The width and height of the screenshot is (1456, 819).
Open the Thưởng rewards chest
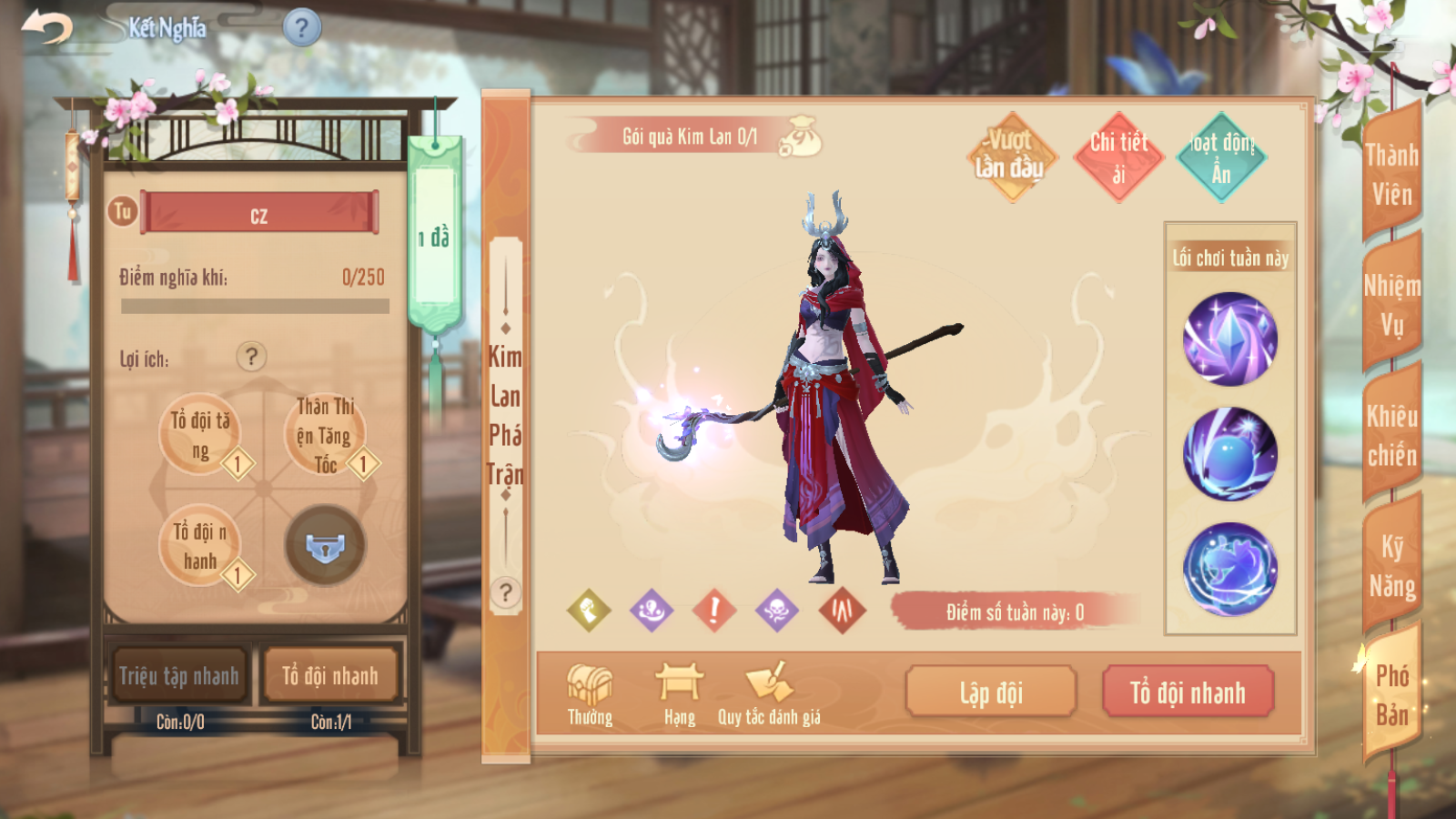590,693
